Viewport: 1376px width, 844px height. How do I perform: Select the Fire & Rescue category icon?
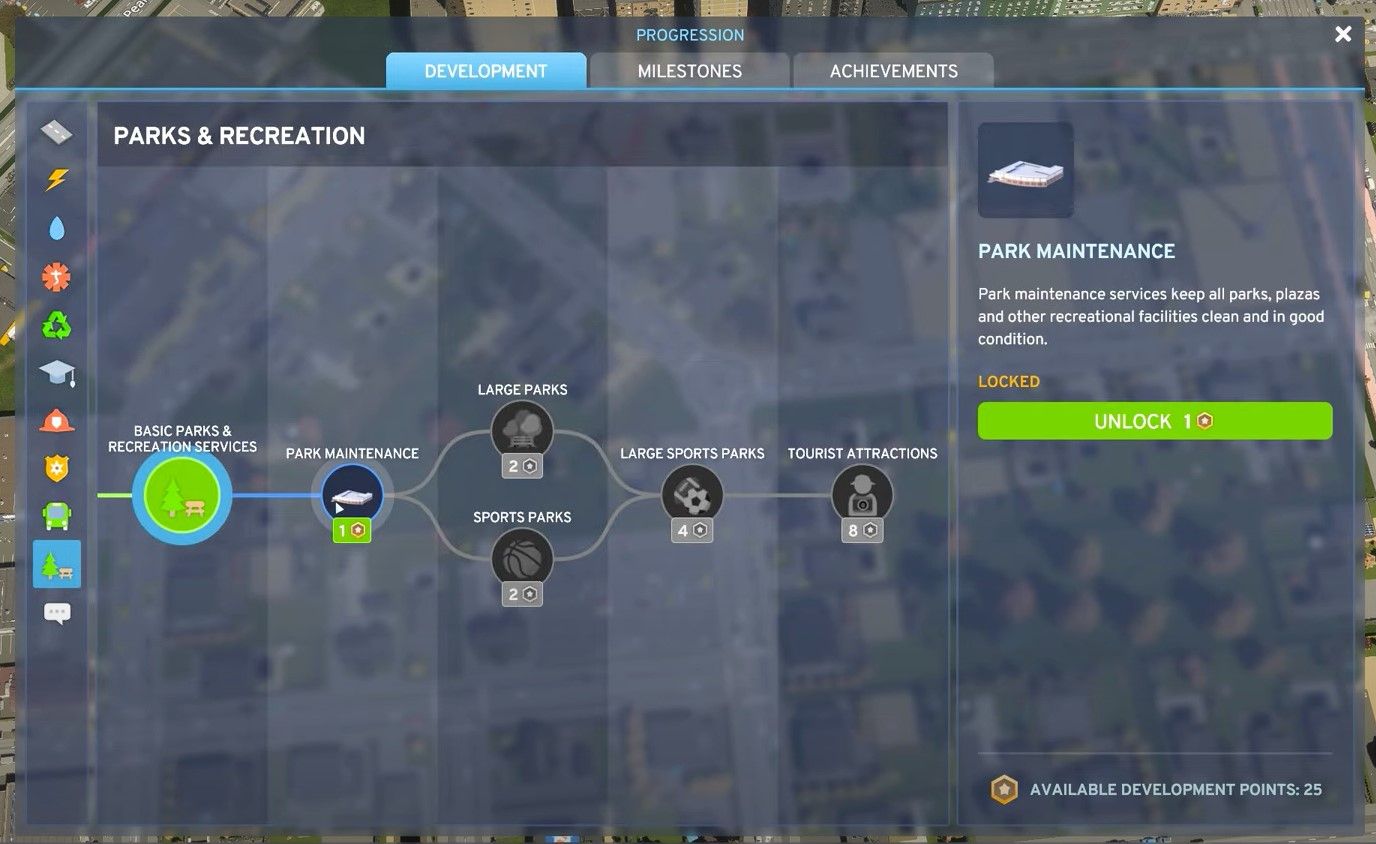coord(57,420)
